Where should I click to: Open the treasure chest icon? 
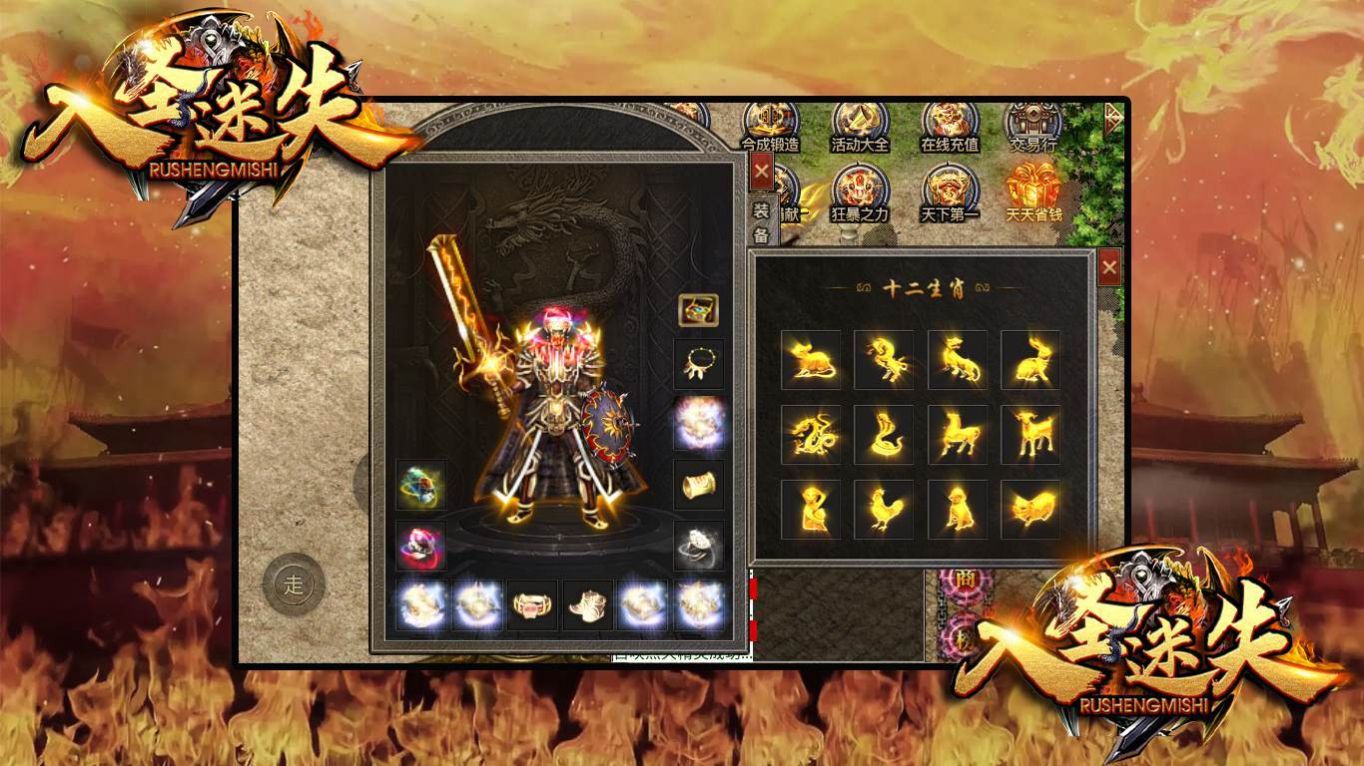[698, 310]
